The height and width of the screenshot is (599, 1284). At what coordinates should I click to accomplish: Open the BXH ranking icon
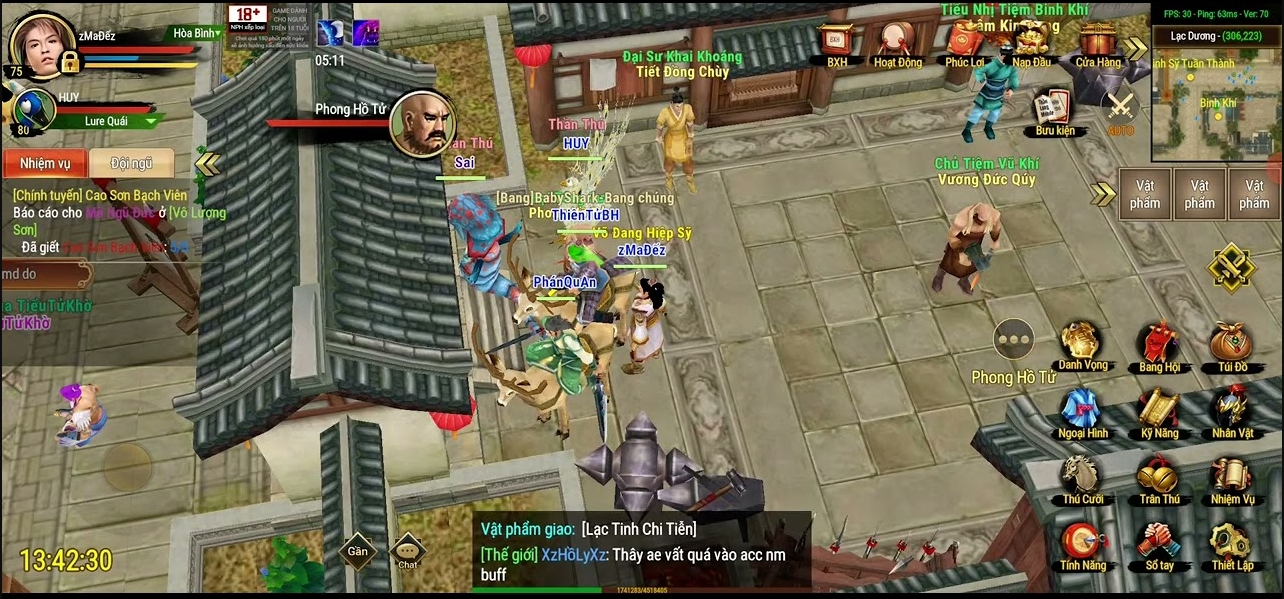point(836,42)
